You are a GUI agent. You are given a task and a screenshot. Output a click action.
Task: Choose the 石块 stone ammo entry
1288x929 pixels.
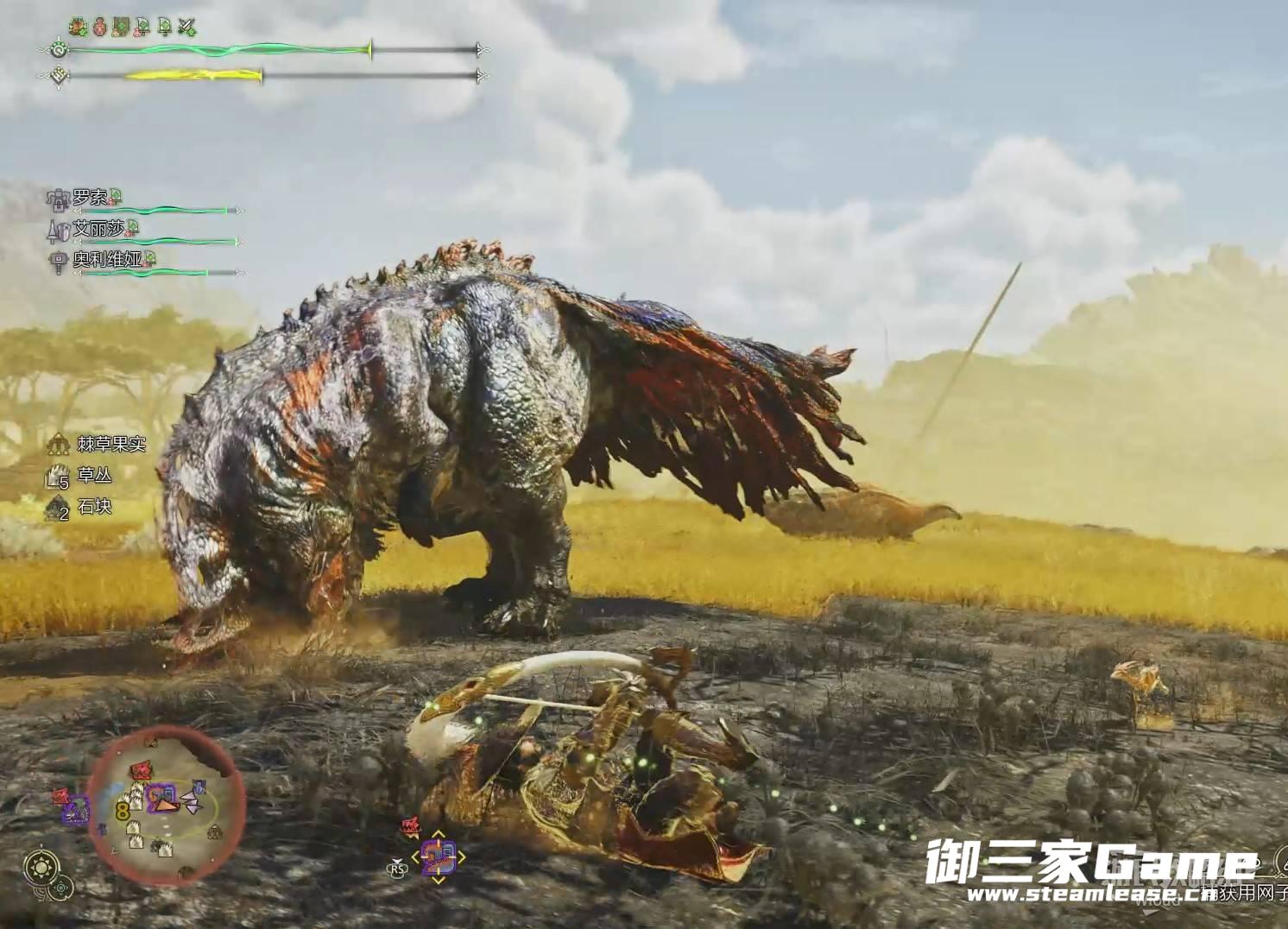94,507
